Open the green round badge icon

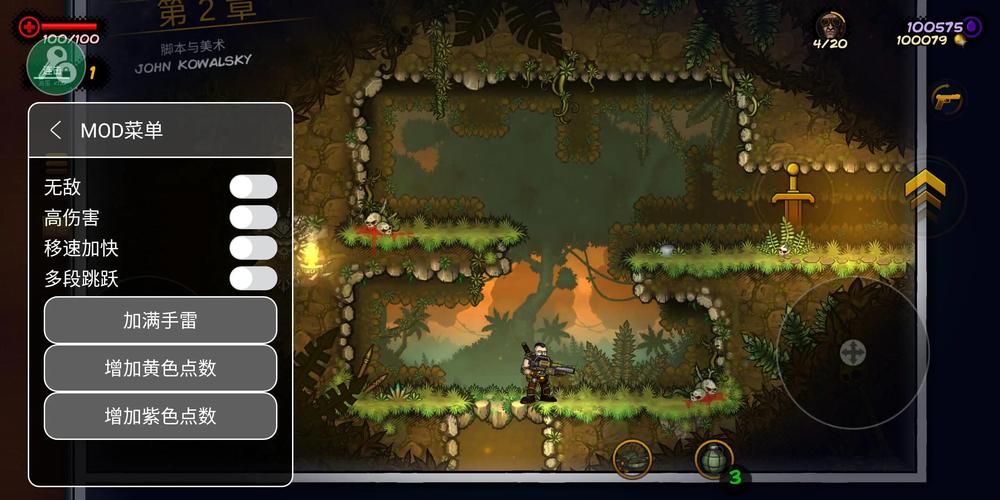pyautogui.click(x=55, y=65)
